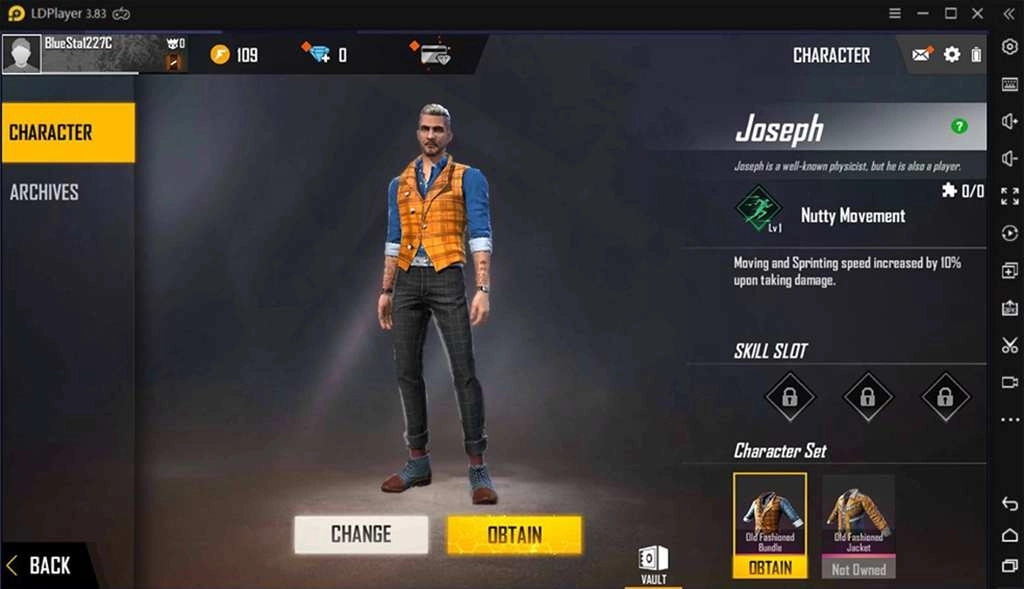Select the Old Fashioned Jacket thumbnail
Screen dimensions: 1024x589
click(x=858, y=517)
